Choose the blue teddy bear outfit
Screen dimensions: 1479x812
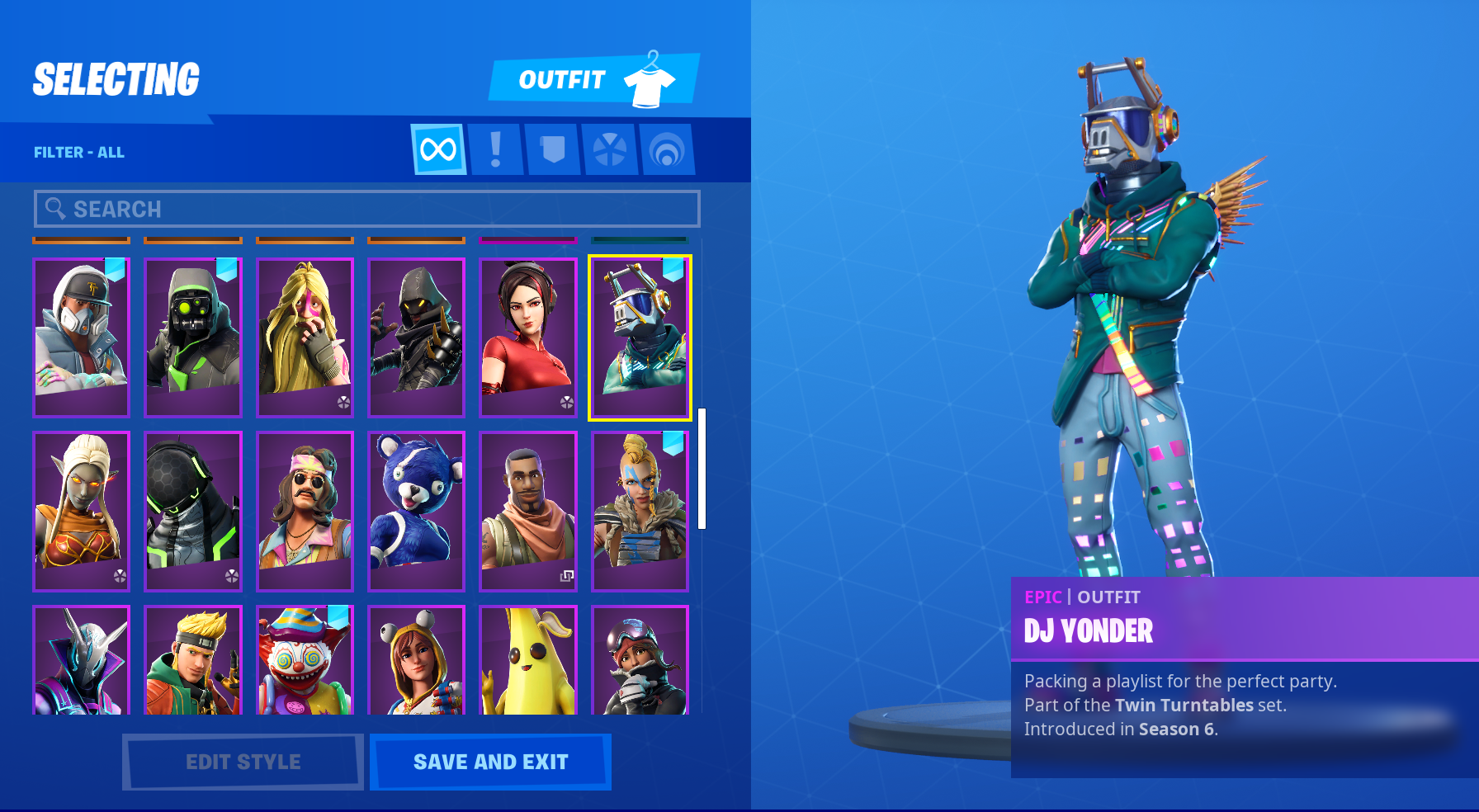coord(416,511)
